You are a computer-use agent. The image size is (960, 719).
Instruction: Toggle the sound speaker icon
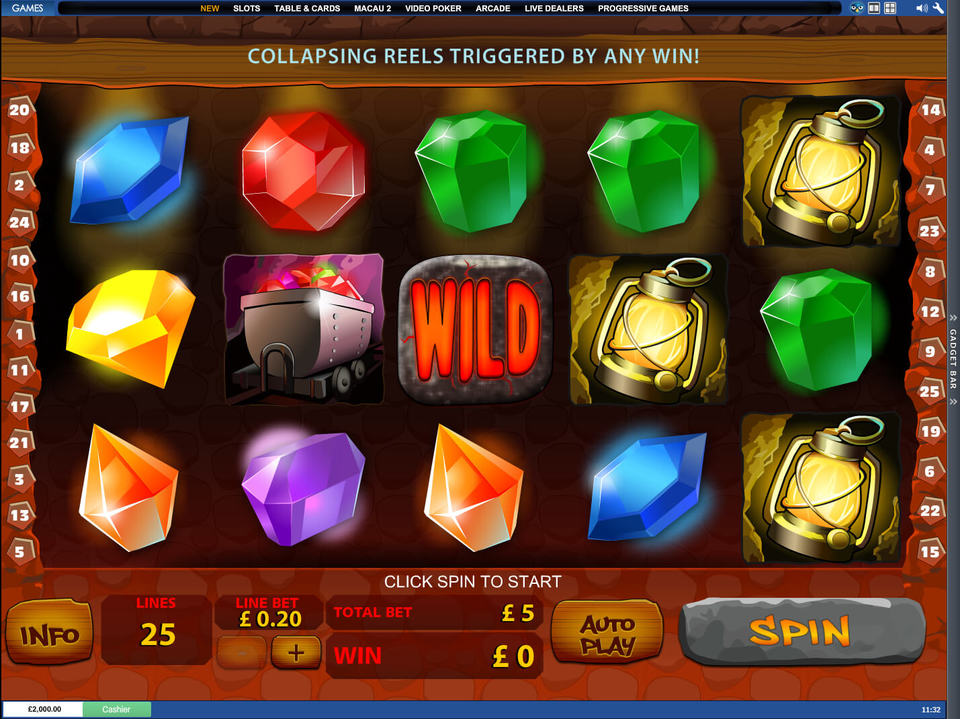click(920, 8)
